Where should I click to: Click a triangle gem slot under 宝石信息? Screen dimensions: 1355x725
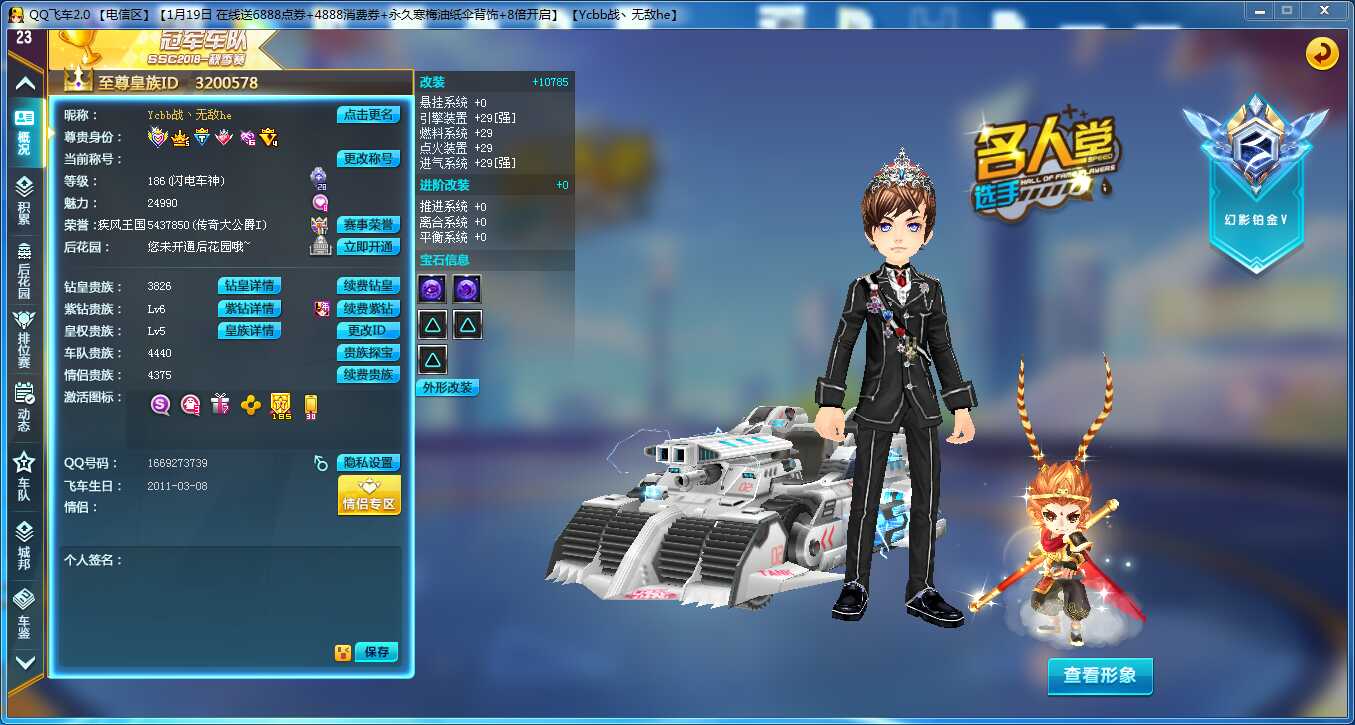click(431, 323)
